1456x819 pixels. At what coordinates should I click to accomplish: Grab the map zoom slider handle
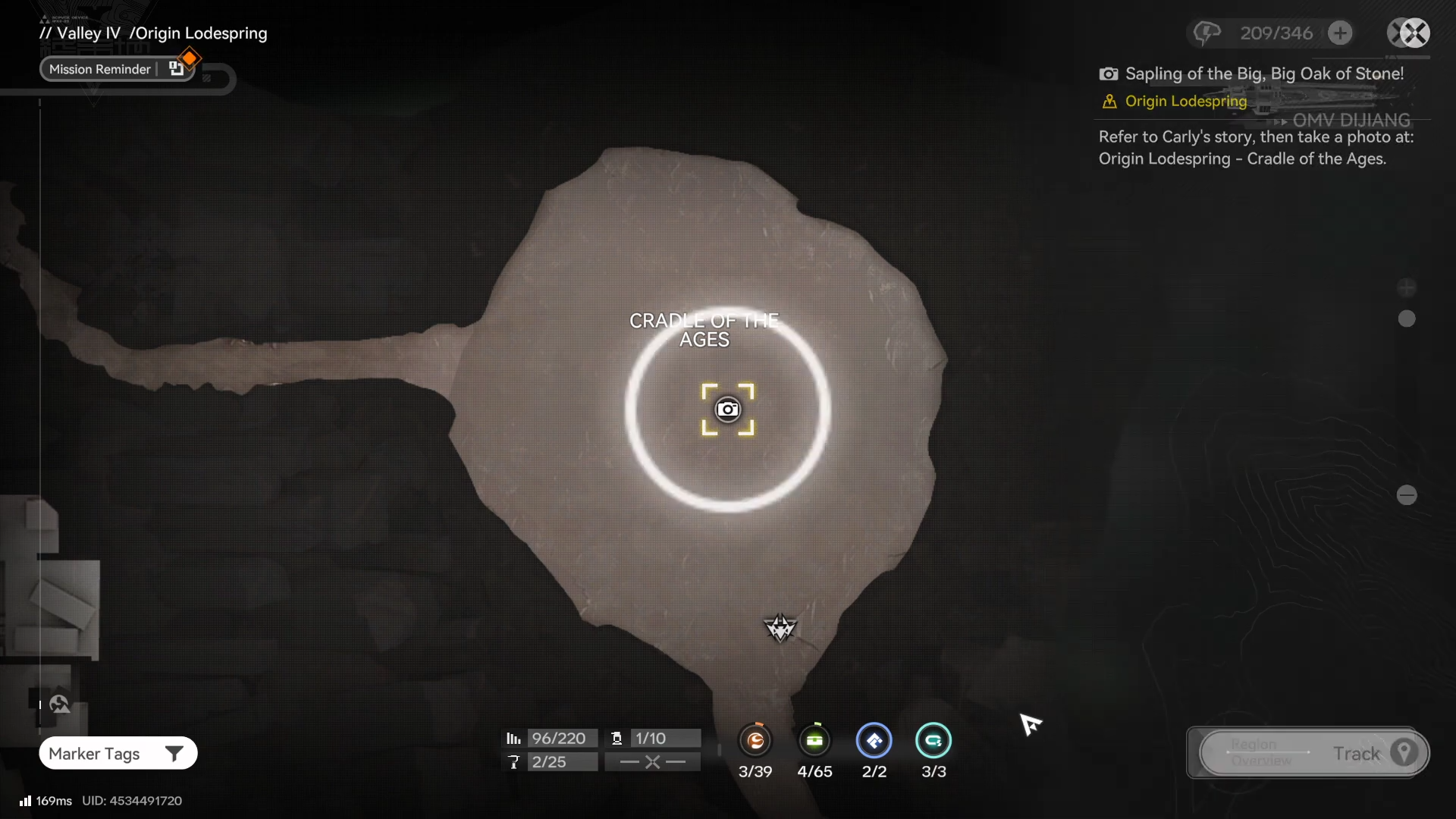click(1407, 318)
